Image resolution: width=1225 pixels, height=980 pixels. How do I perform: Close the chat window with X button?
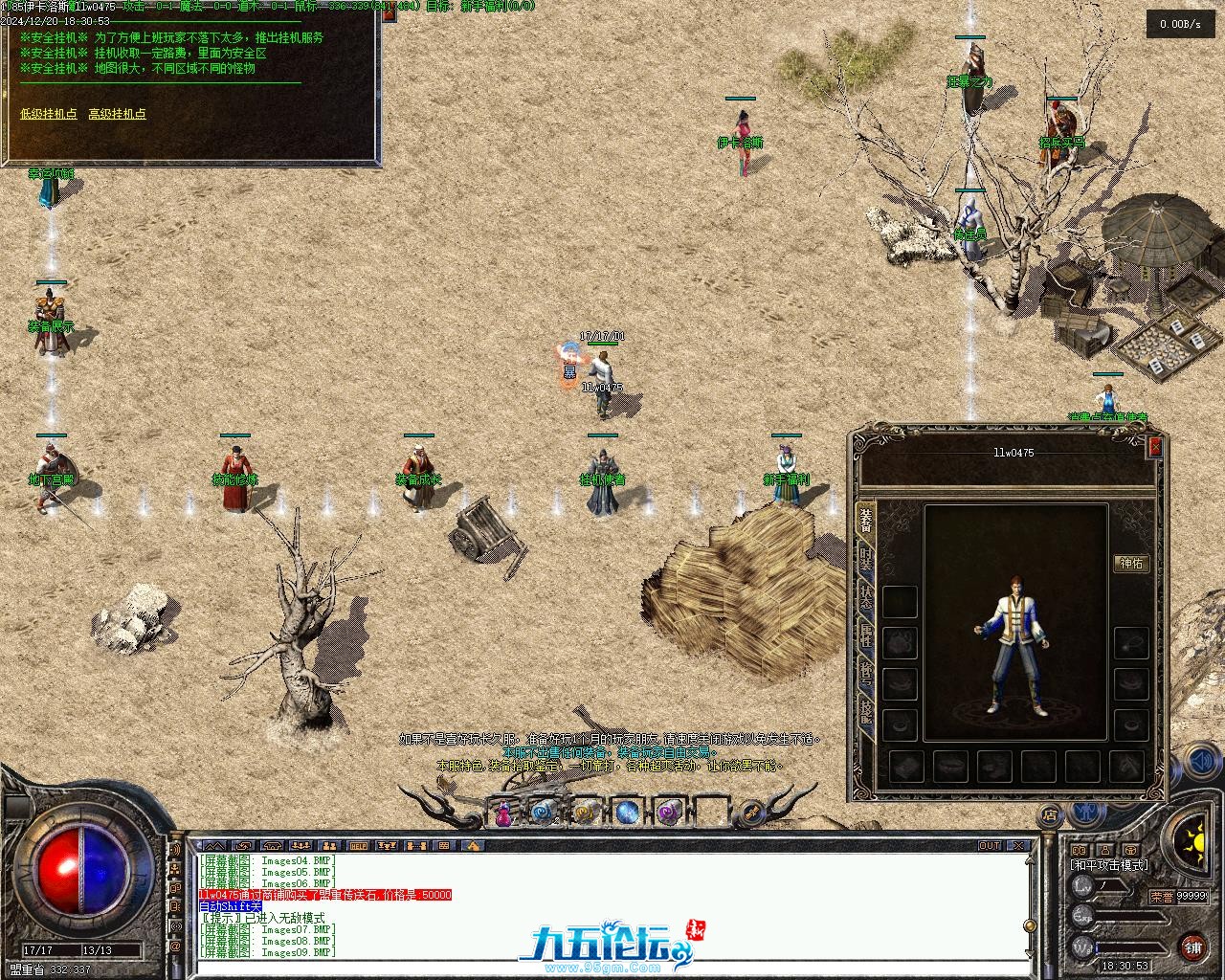1019,846
